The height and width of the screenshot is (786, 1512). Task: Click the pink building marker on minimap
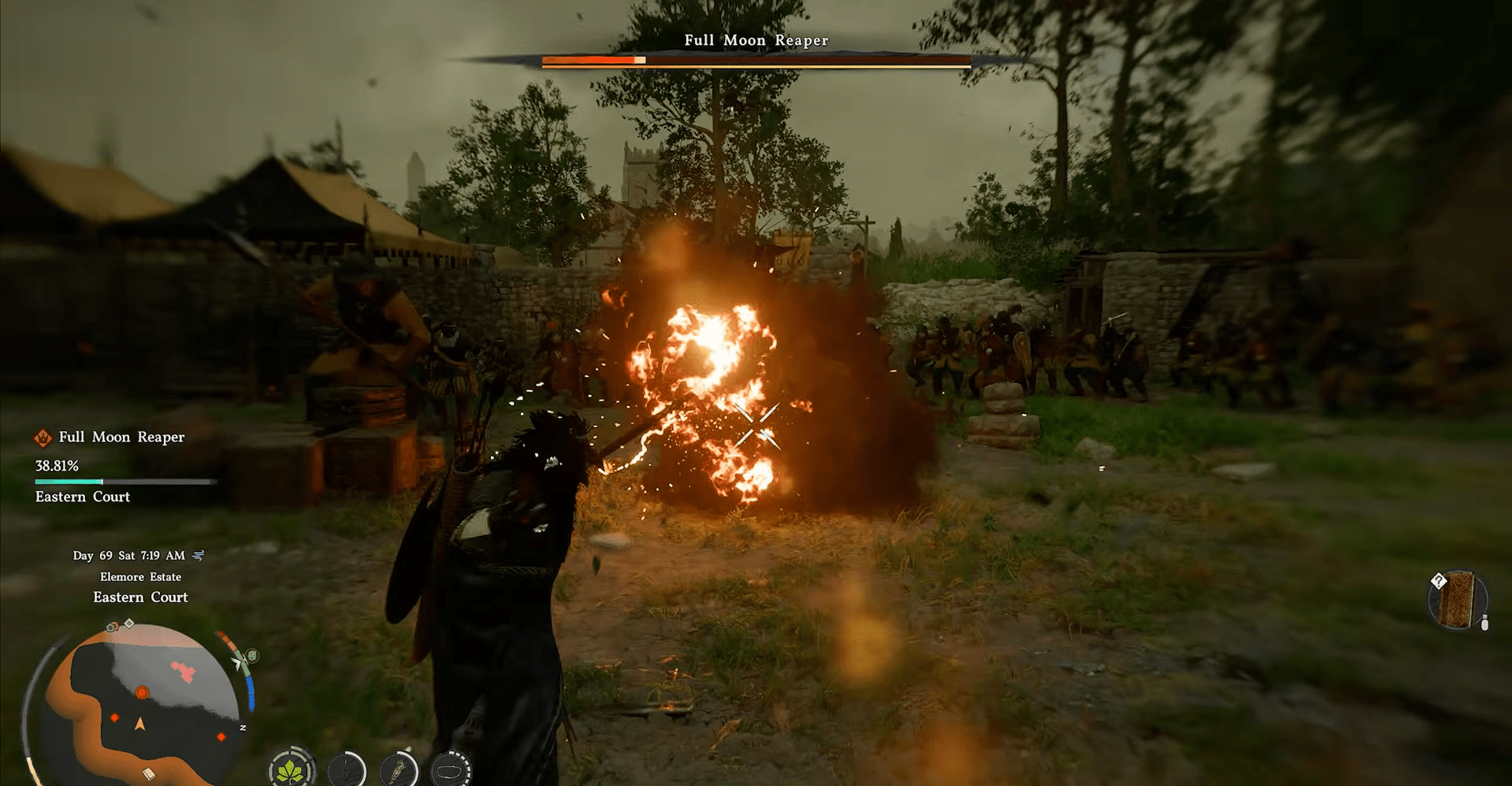tap(184, 672)
